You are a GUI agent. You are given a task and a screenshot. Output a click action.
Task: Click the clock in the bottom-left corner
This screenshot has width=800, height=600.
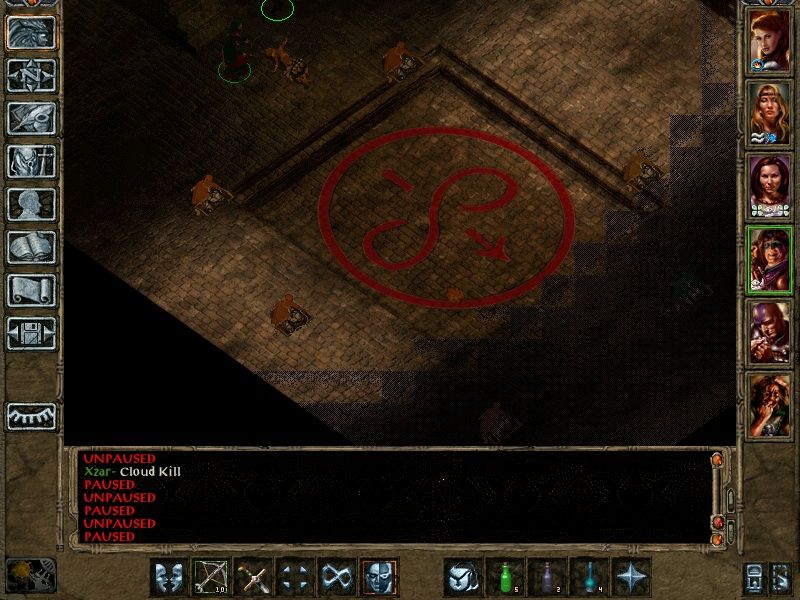31,573
